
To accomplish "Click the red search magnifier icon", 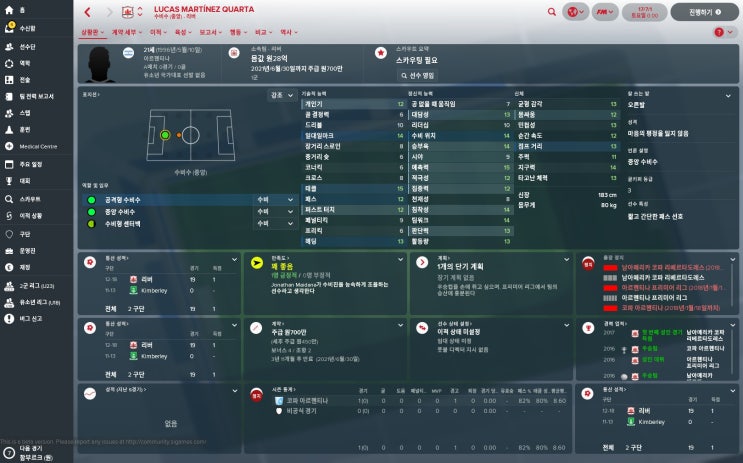I will 552,12.
